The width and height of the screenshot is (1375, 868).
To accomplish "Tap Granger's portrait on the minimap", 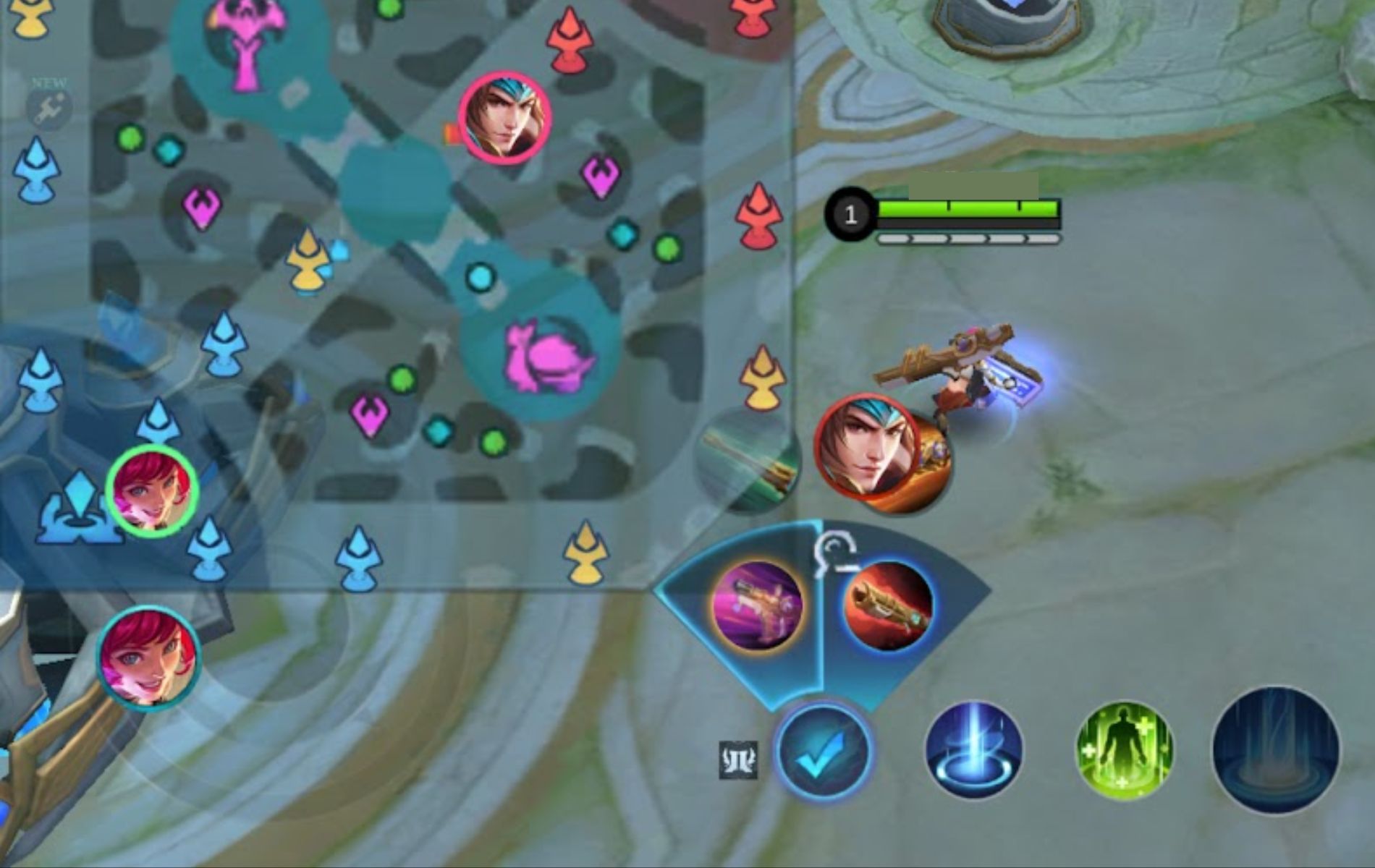I will (x=504, y=119).
